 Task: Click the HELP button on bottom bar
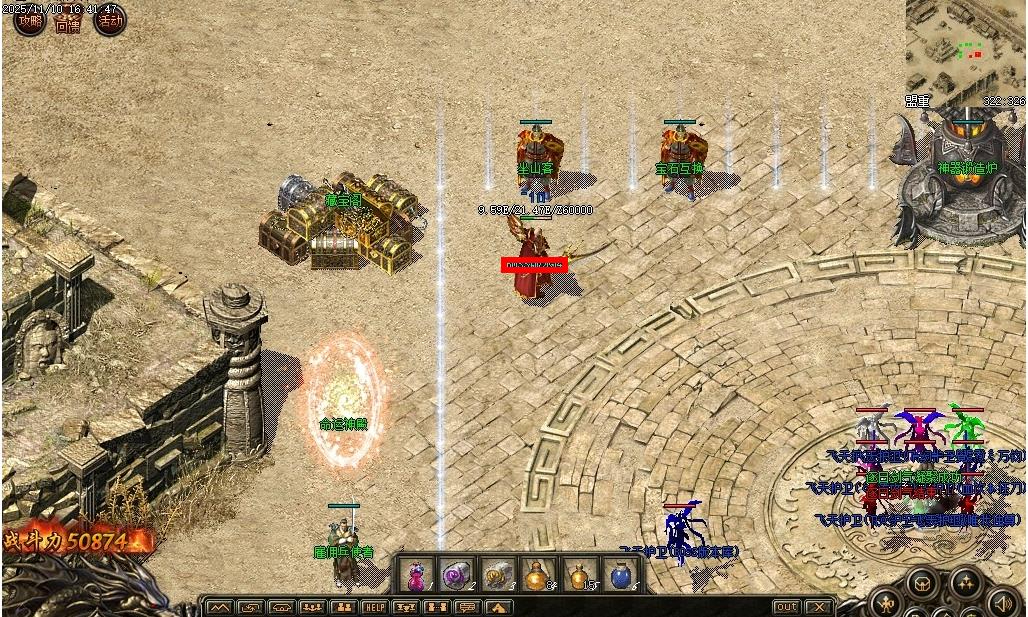[x=375, y=607]
